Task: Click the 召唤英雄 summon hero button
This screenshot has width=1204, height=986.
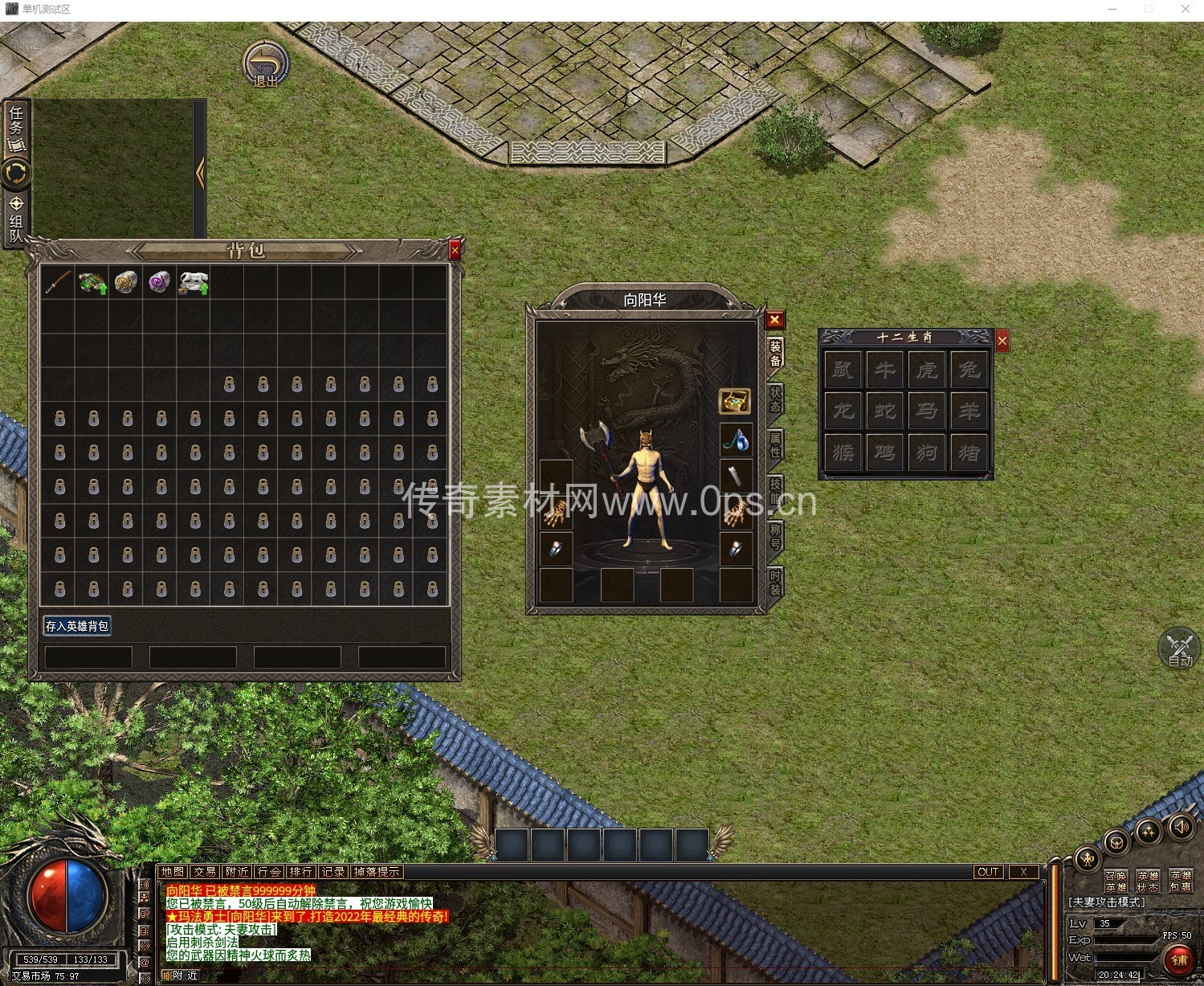Action: [1116, 881]
